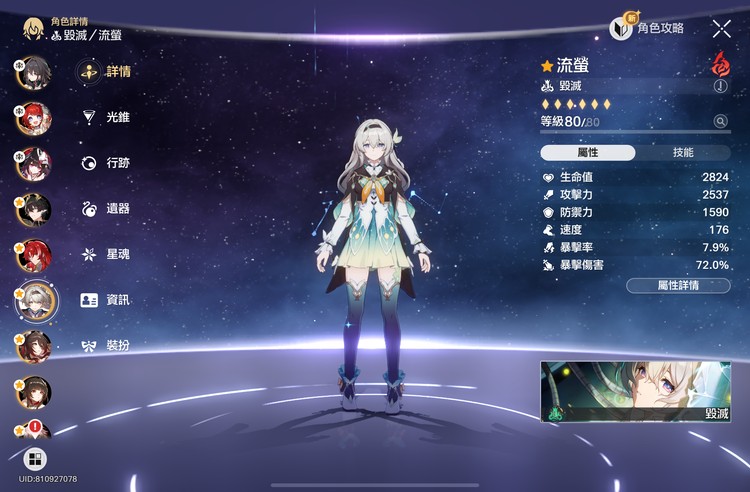The width and height of the screenshot is (750, 492).
Task: Show the 星魂 eidolon page
Action: (105, 254)
